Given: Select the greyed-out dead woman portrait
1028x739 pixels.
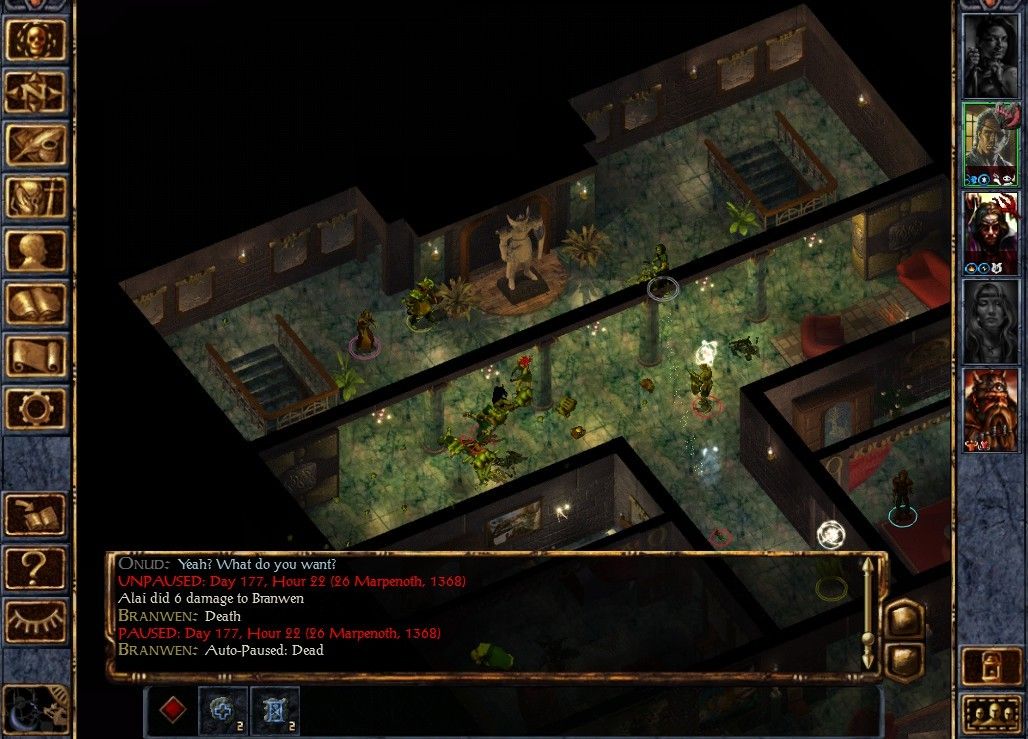Looking at the screenshot, I should pyautogui.click(x=990, y=320).
